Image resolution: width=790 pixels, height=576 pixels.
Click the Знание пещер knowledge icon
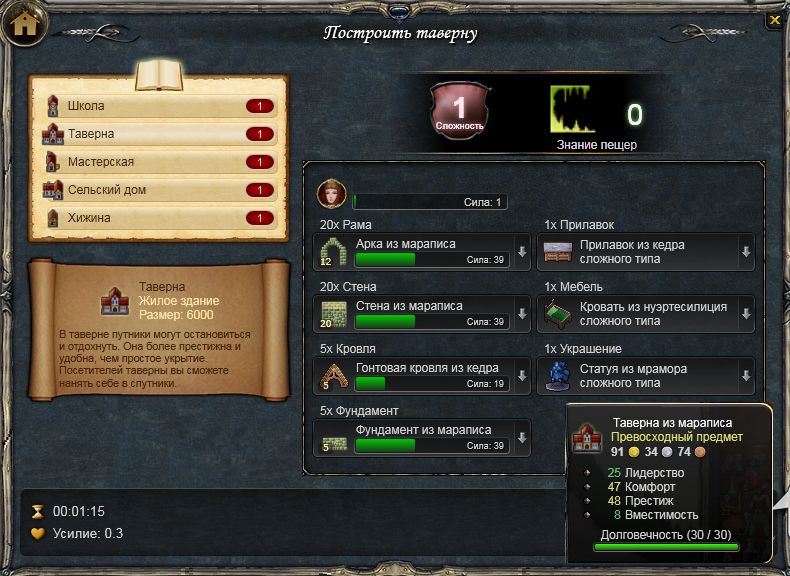click(577, 111)
